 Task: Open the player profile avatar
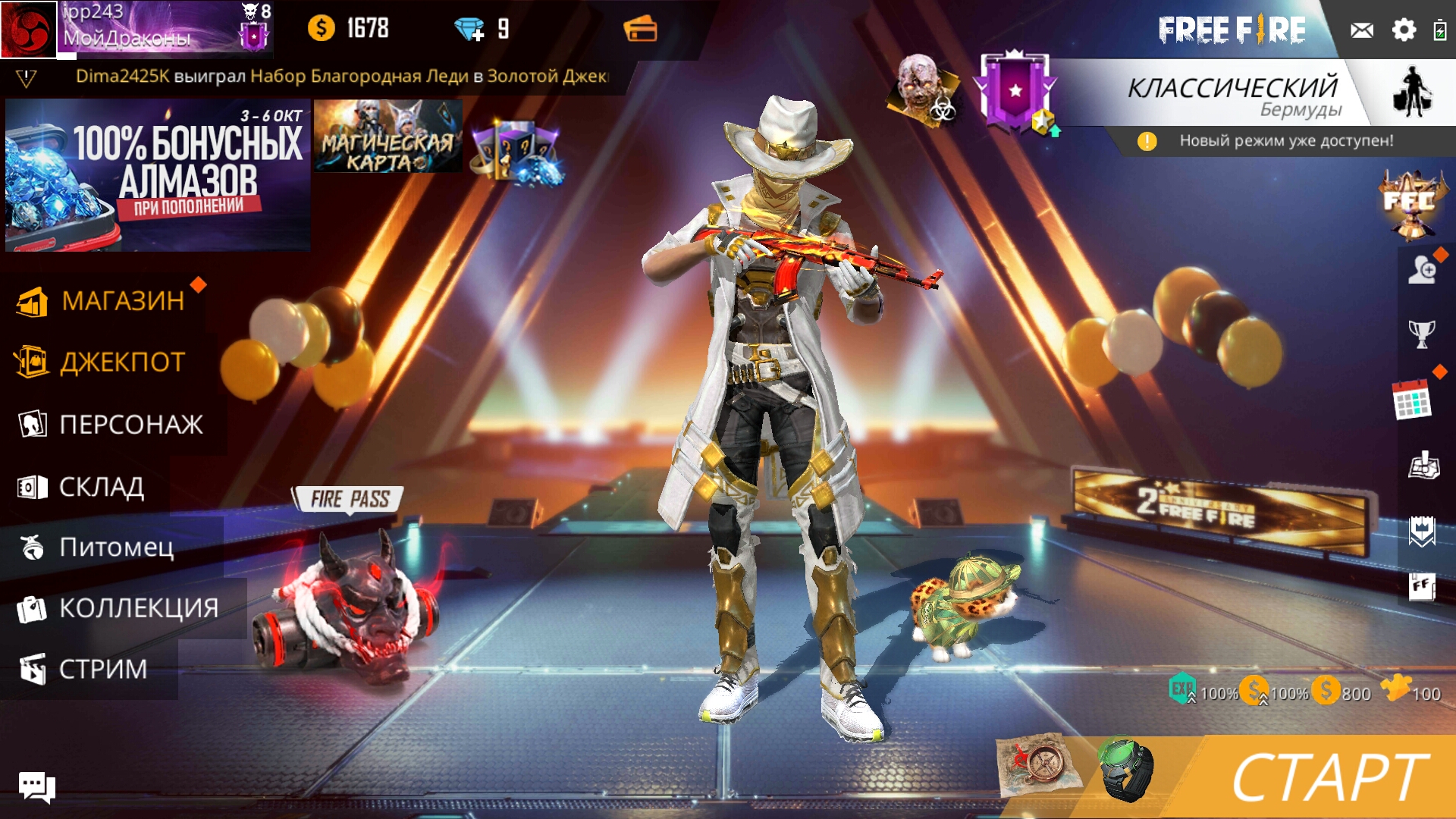(x=29, y=30)
